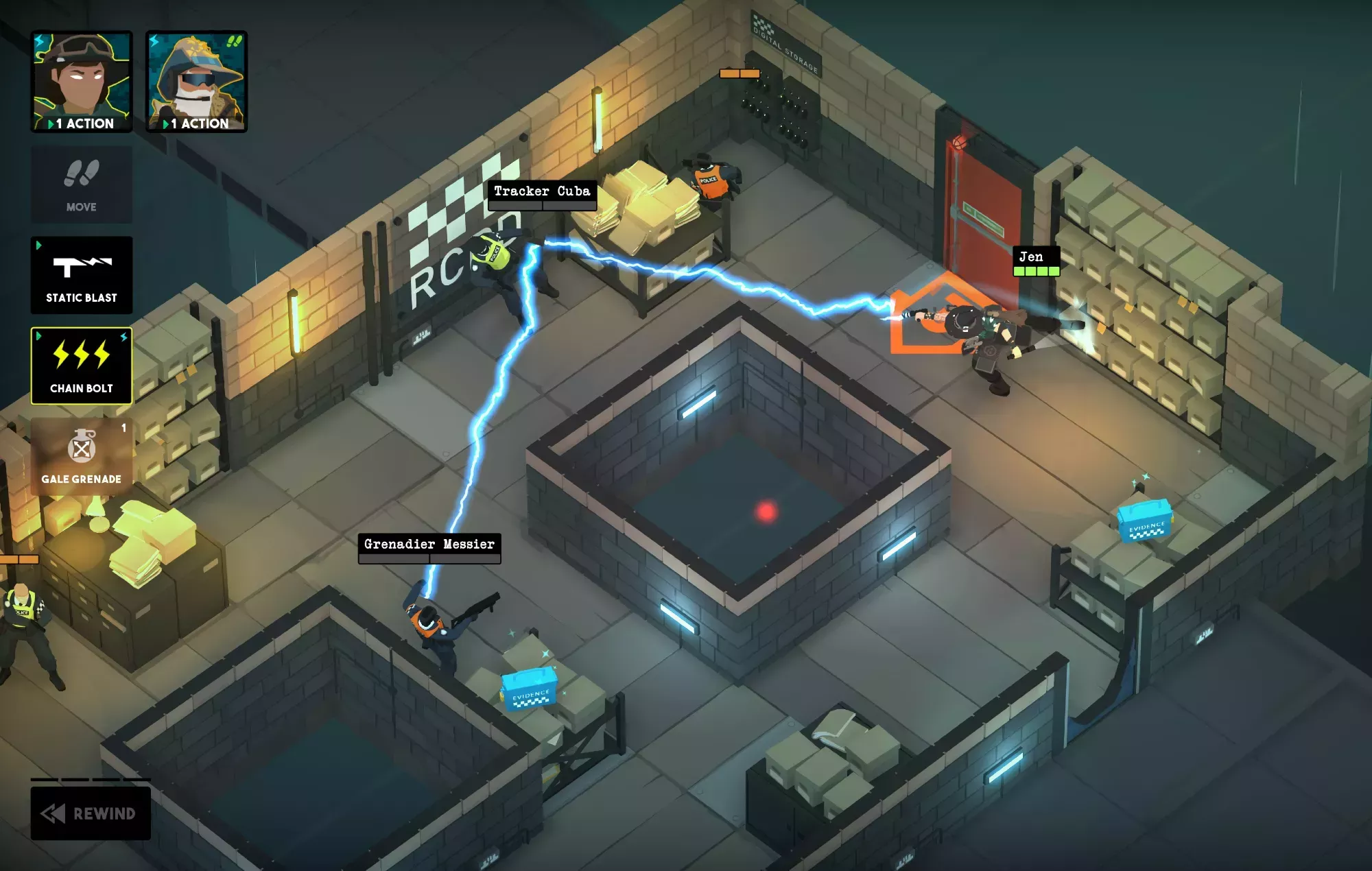The image size is (1372, 871).
Task: Switch selection to the first officer portrait
Action: [82, 75]
